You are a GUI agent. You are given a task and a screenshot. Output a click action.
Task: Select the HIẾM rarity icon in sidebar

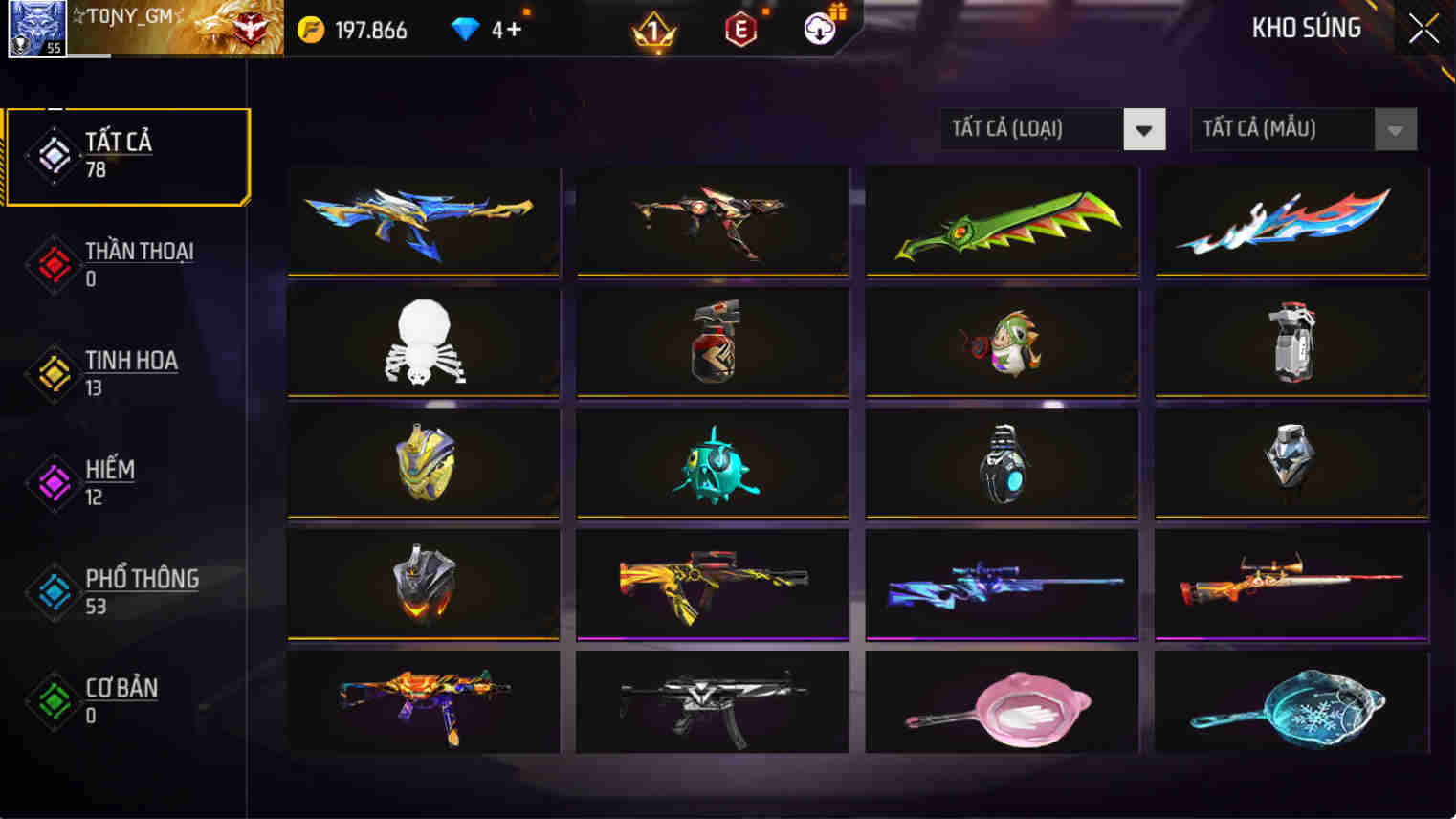click(x=55, y=481)
